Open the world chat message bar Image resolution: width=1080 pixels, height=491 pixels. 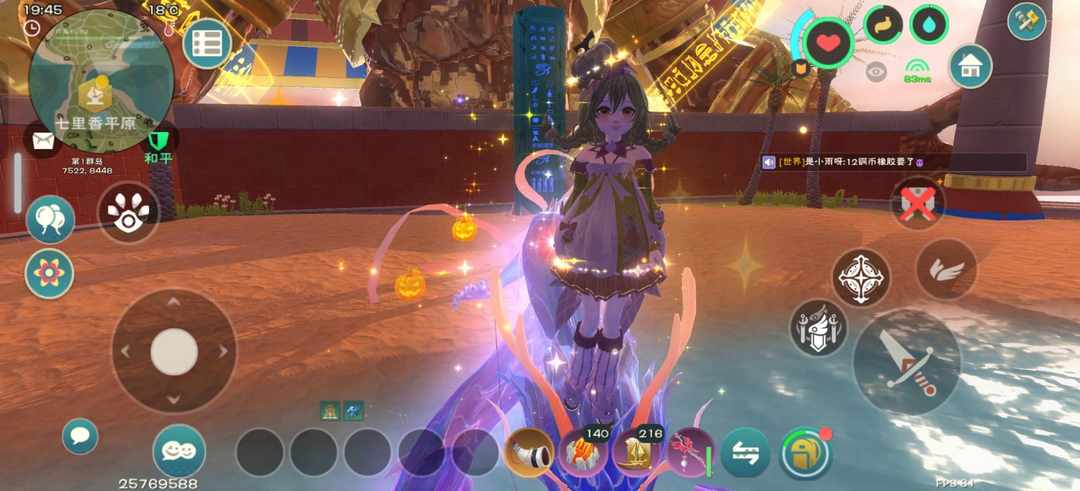(x=892, y=162)
